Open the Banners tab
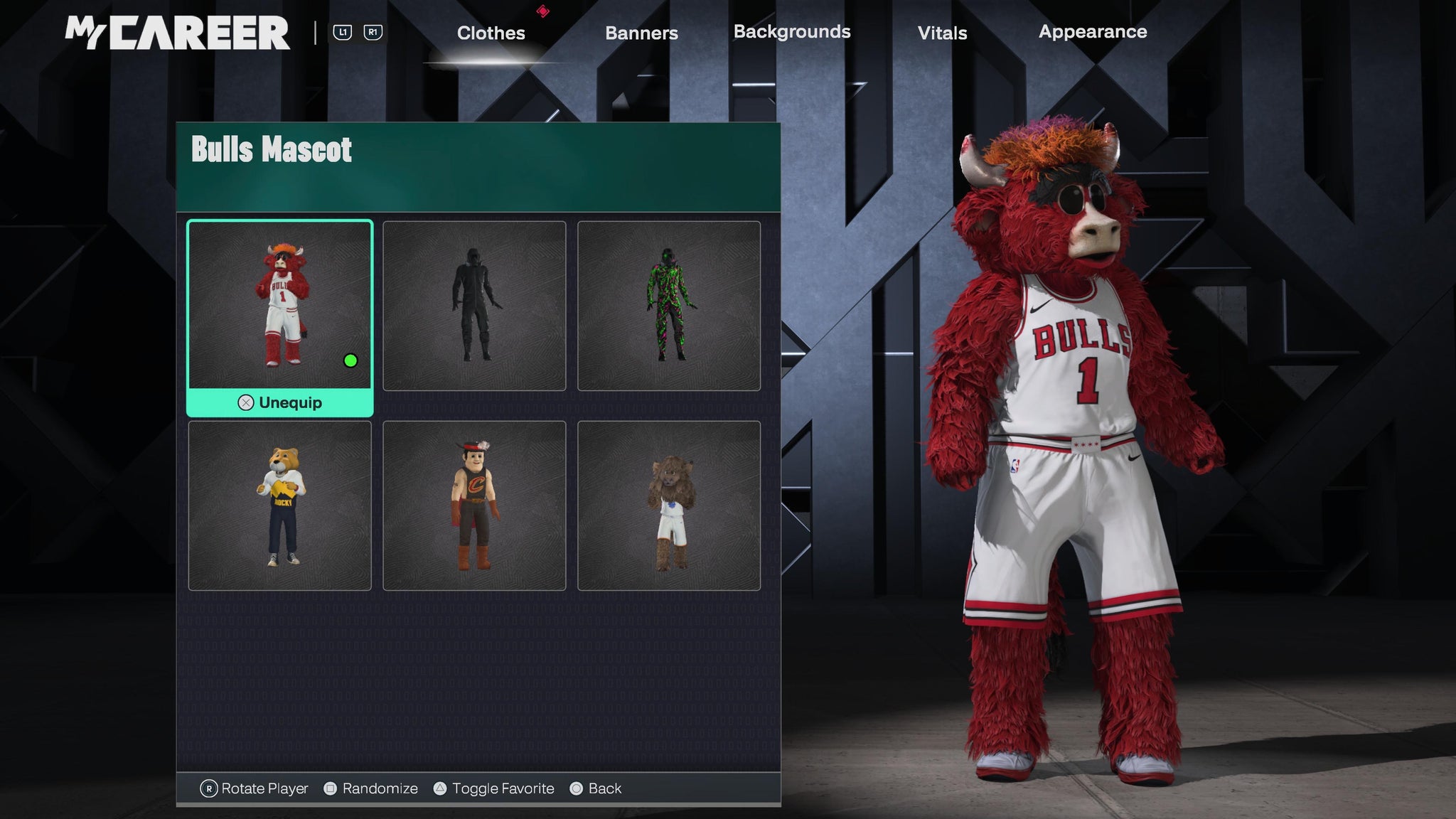The height and width of the screenshot is (819, 1456). 641,33
